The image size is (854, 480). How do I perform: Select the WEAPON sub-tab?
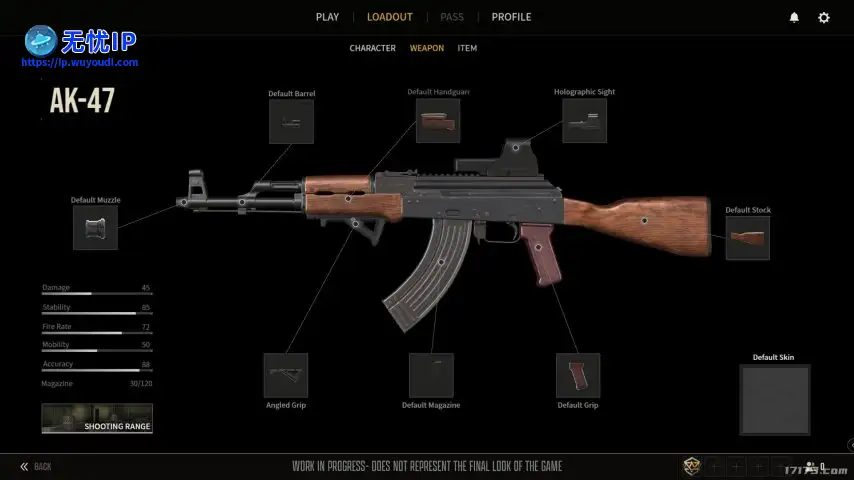[427, 48]
